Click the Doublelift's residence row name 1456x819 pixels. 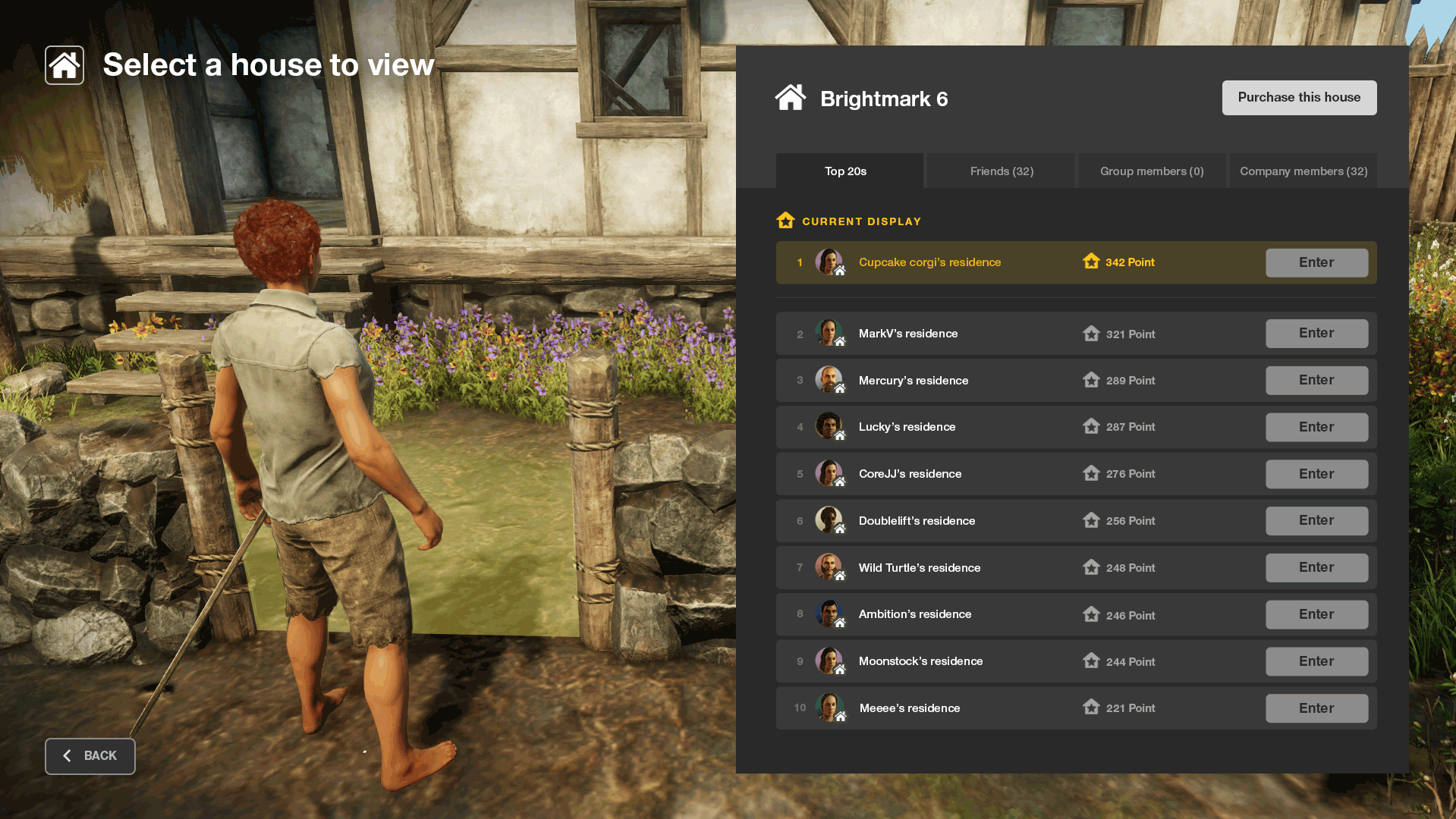(x=917, y=521)
